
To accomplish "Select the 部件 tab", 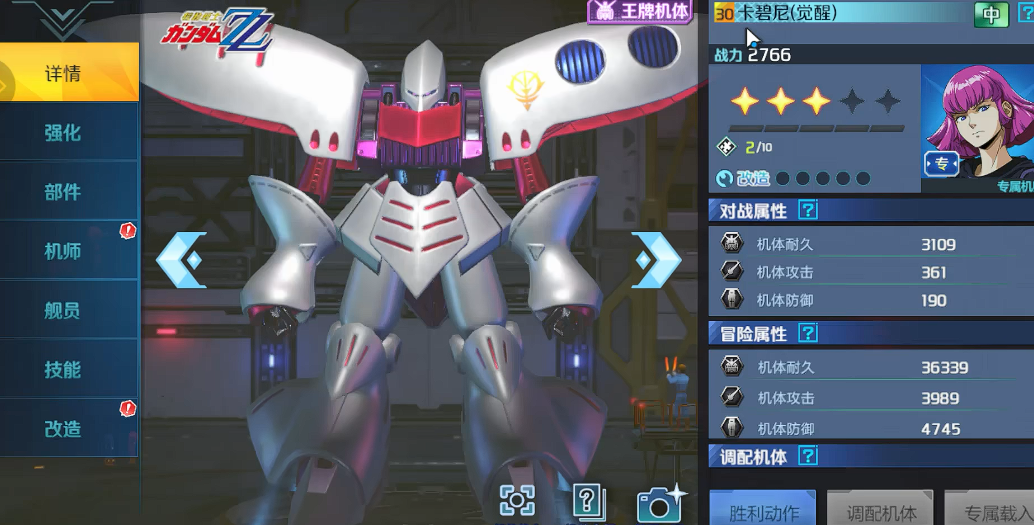I will 64,191.
